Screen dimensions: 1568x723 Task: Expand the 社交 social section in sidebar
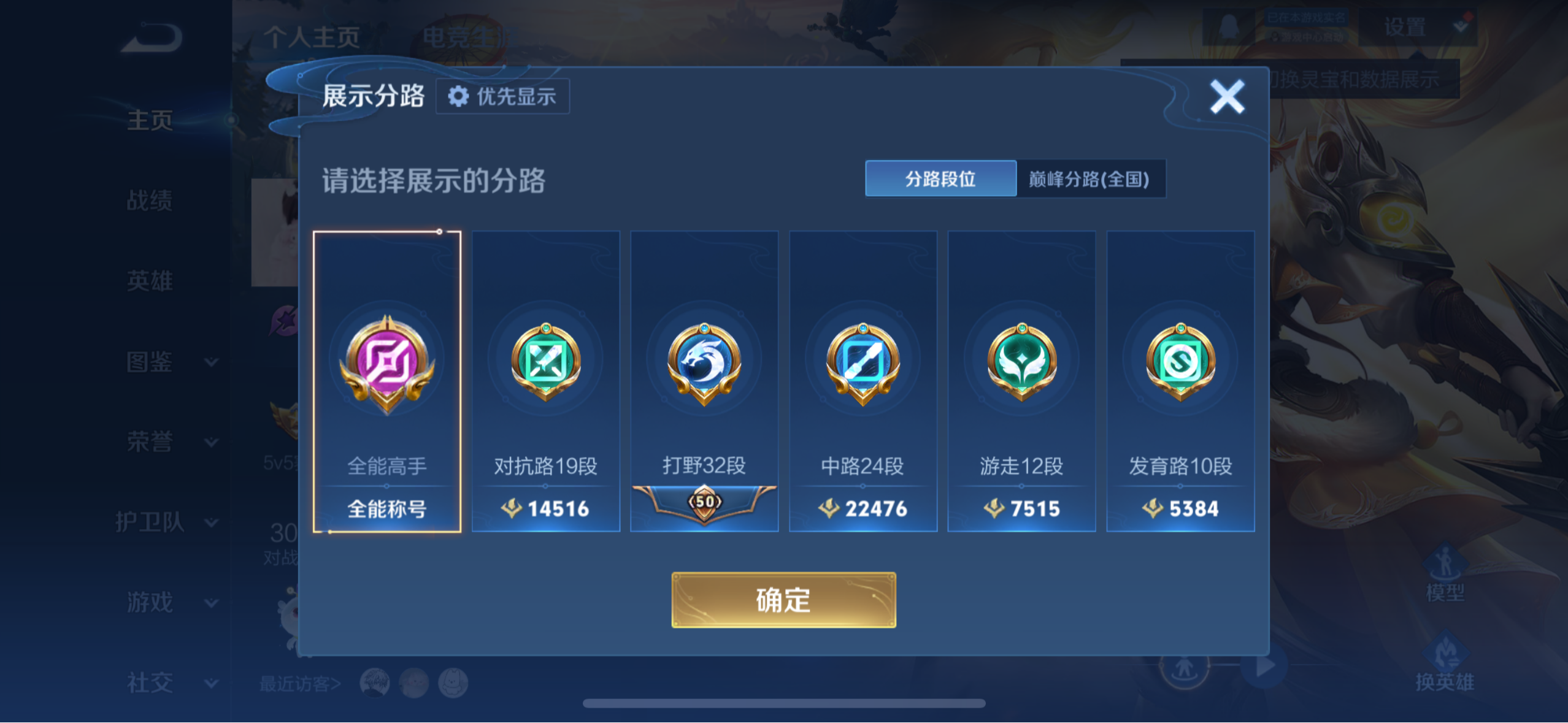coord(151,681)
